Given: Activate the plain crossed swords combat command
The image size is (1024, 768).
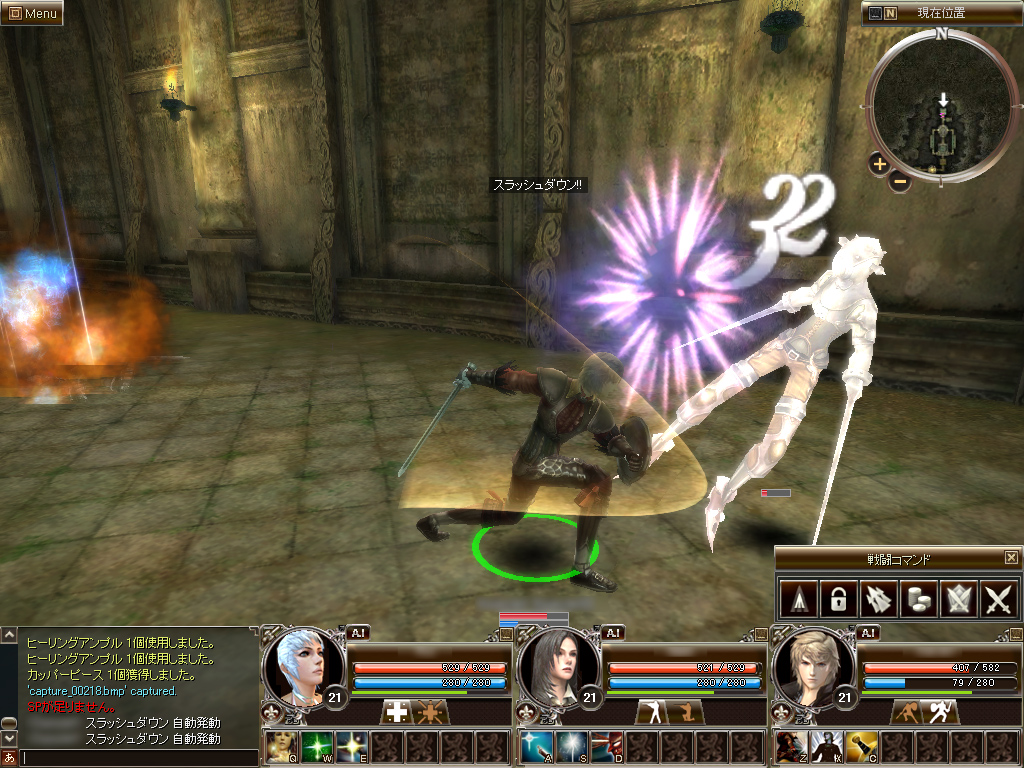Looking at the screenshot, I should (x=999, y=599).
